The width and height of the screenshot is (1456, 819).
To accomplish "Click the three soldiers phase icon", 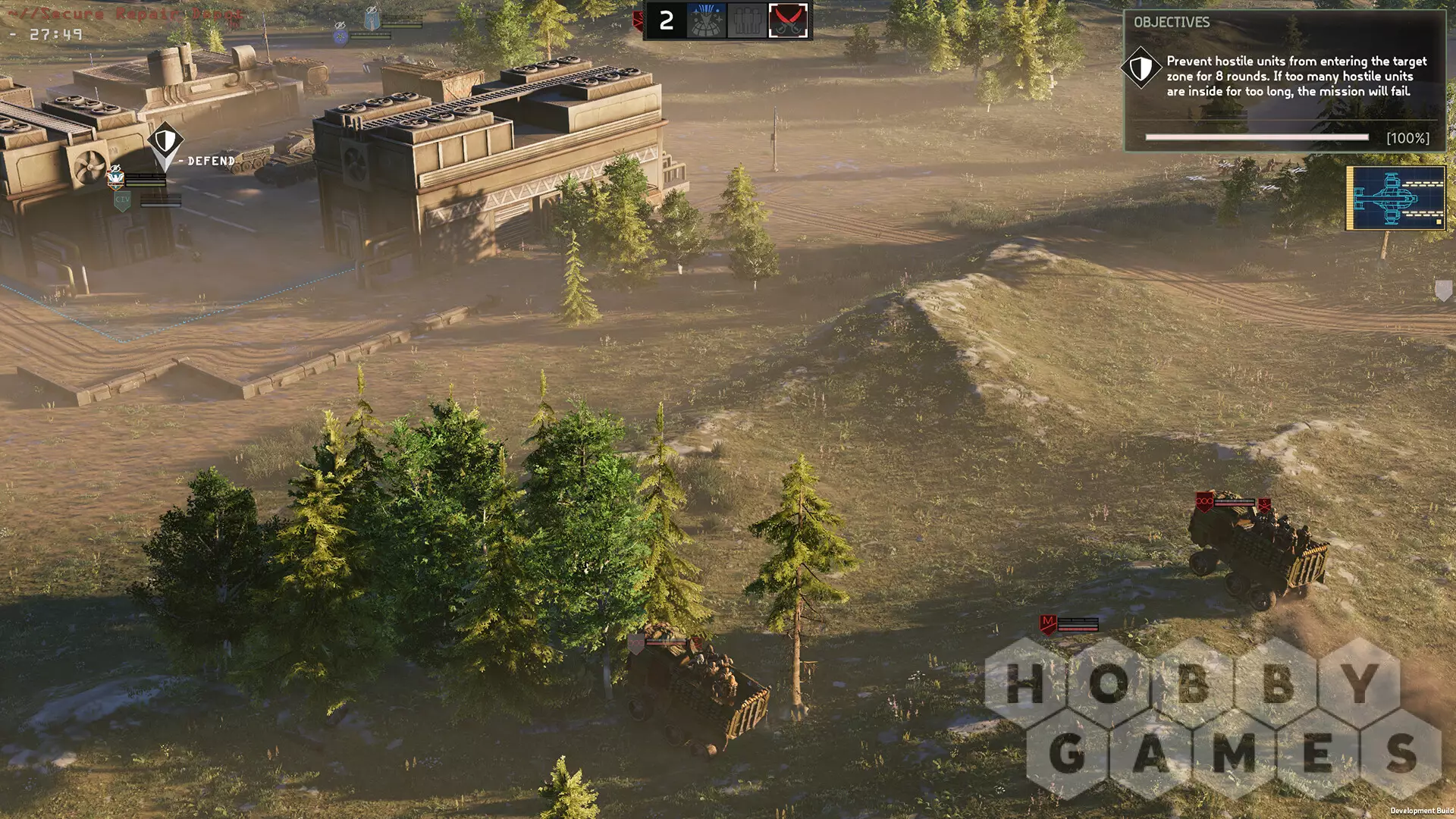I will (x=747, y=20).
